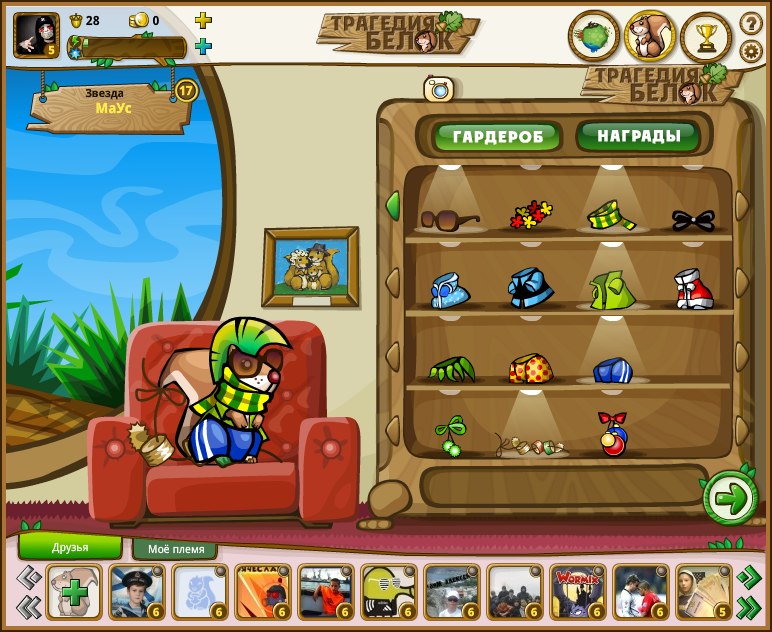Image resolution: width=772 pixels, height=632 pixels.
Task: Pick the red sneaker item
Action: click(693, 289)
